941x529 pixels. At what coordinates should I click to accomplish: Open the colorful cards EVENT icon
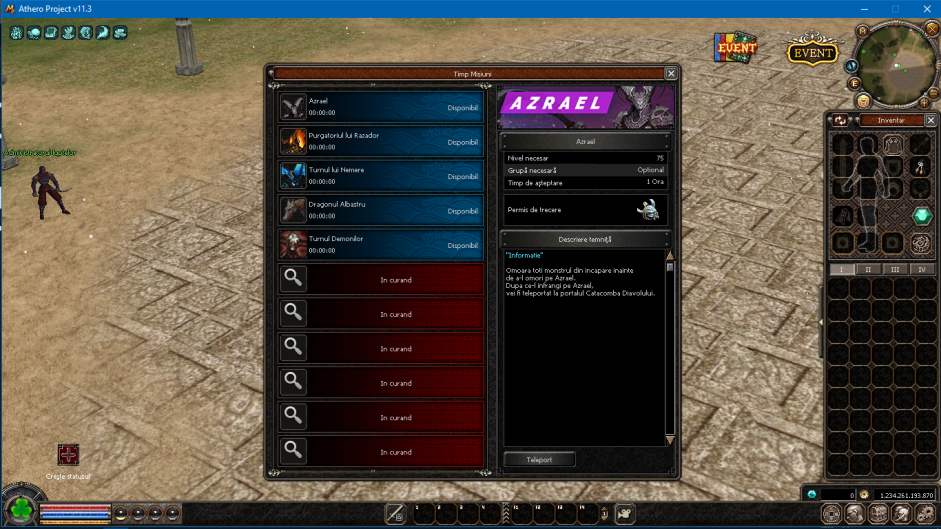pos(735,47)
